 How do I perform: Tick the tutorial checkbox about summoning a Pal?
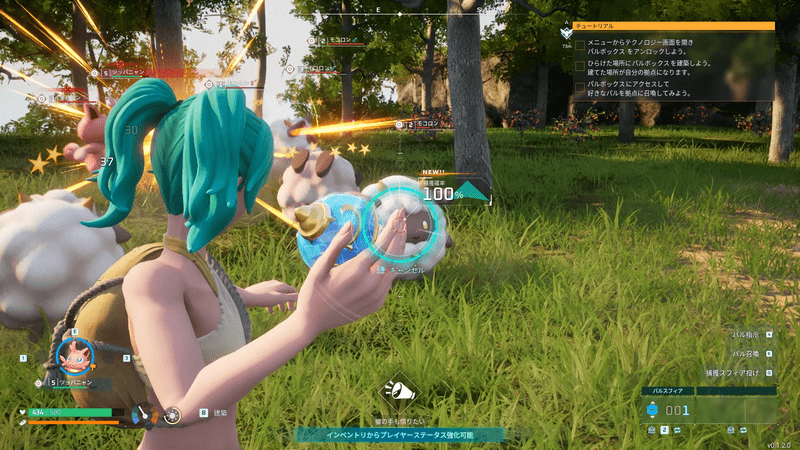580,89
